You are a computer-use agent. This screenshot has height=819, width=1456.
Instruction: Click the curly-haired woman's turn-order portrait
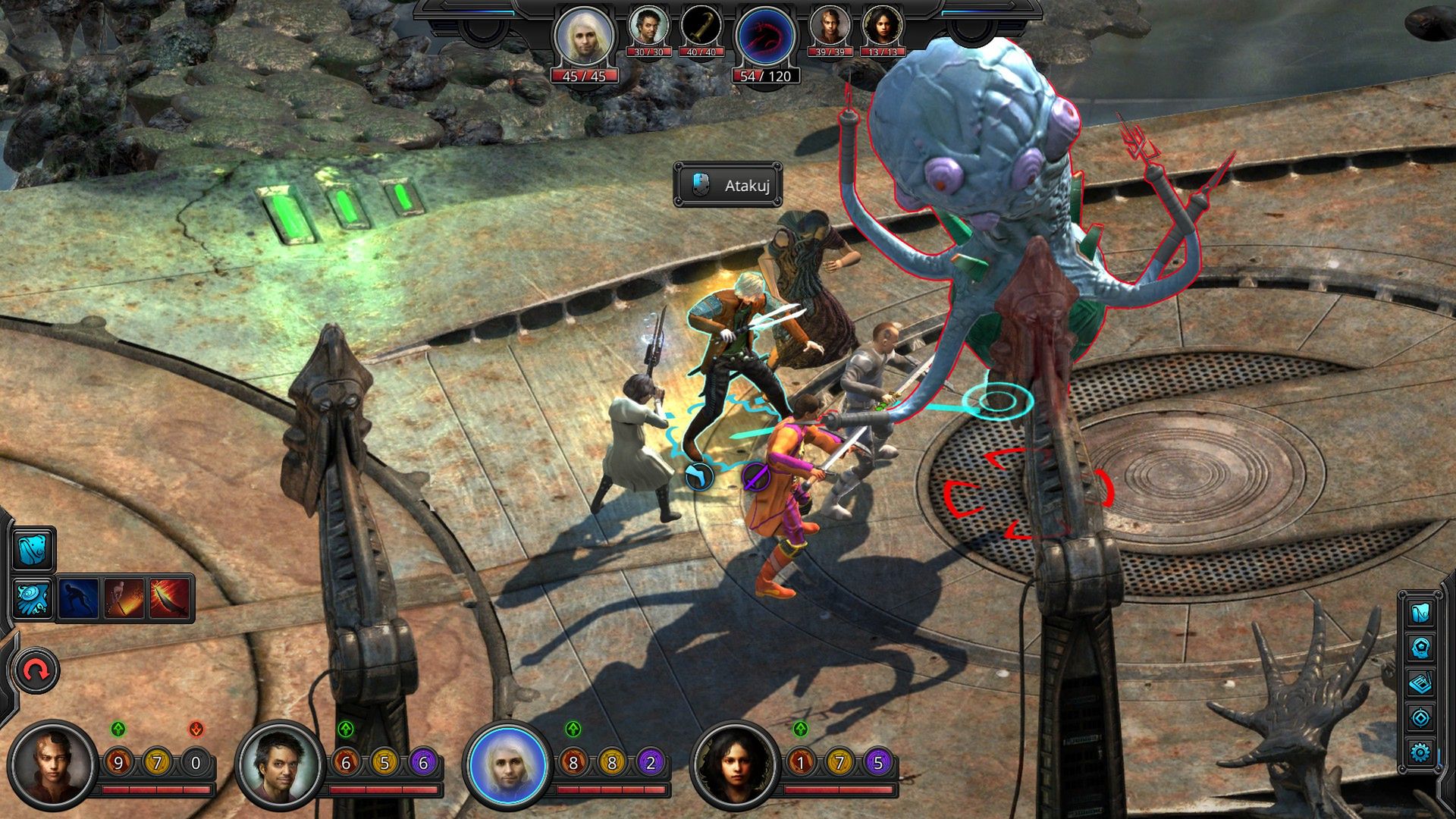[883, 27]
